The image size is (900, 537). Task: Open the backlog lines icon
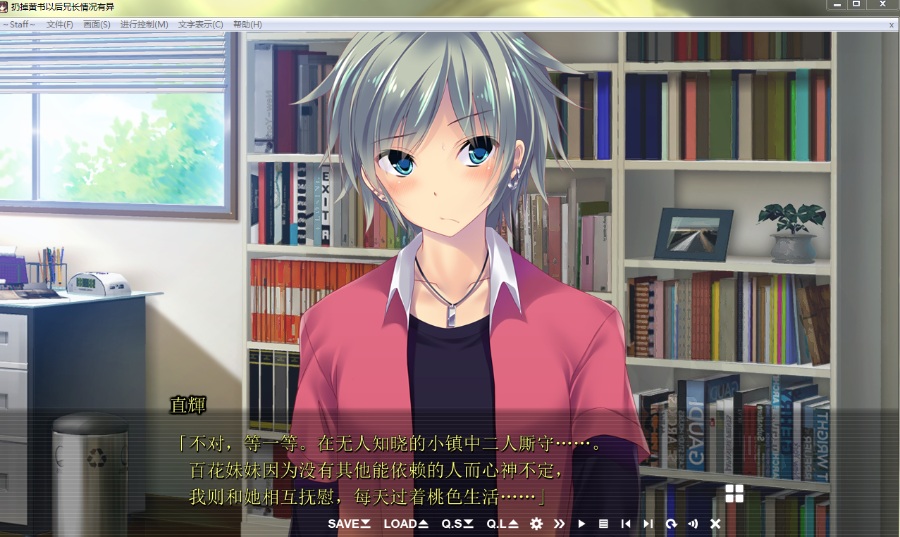603,523
